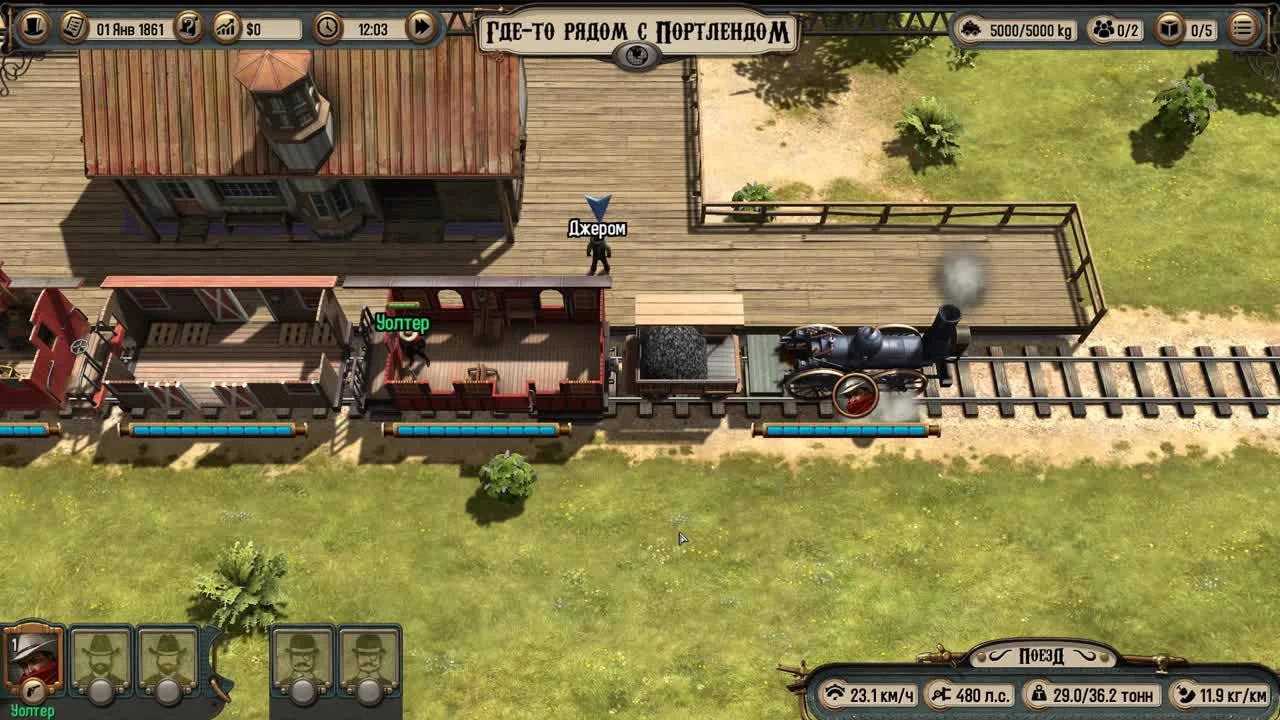Expand the seal emblem under the location banner
Image resolution: width=1280 pixels, height=720 pixels.
point(636,57)
